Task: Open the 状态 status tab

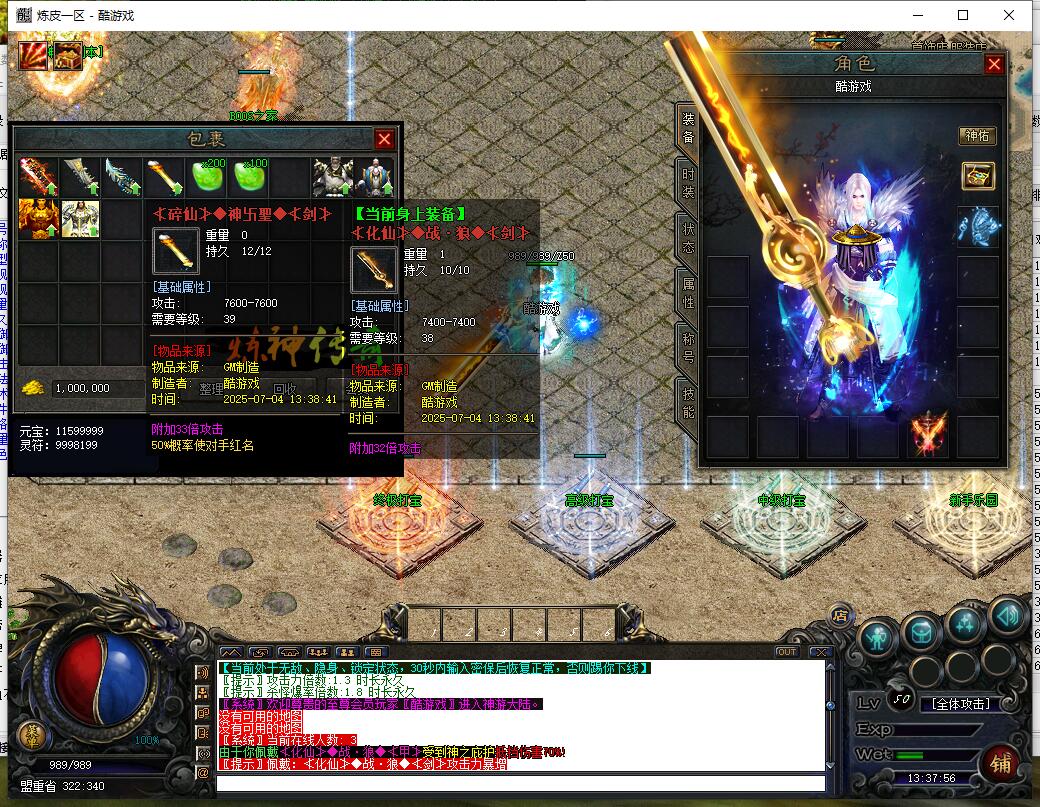Action: [x=688, y=237]
